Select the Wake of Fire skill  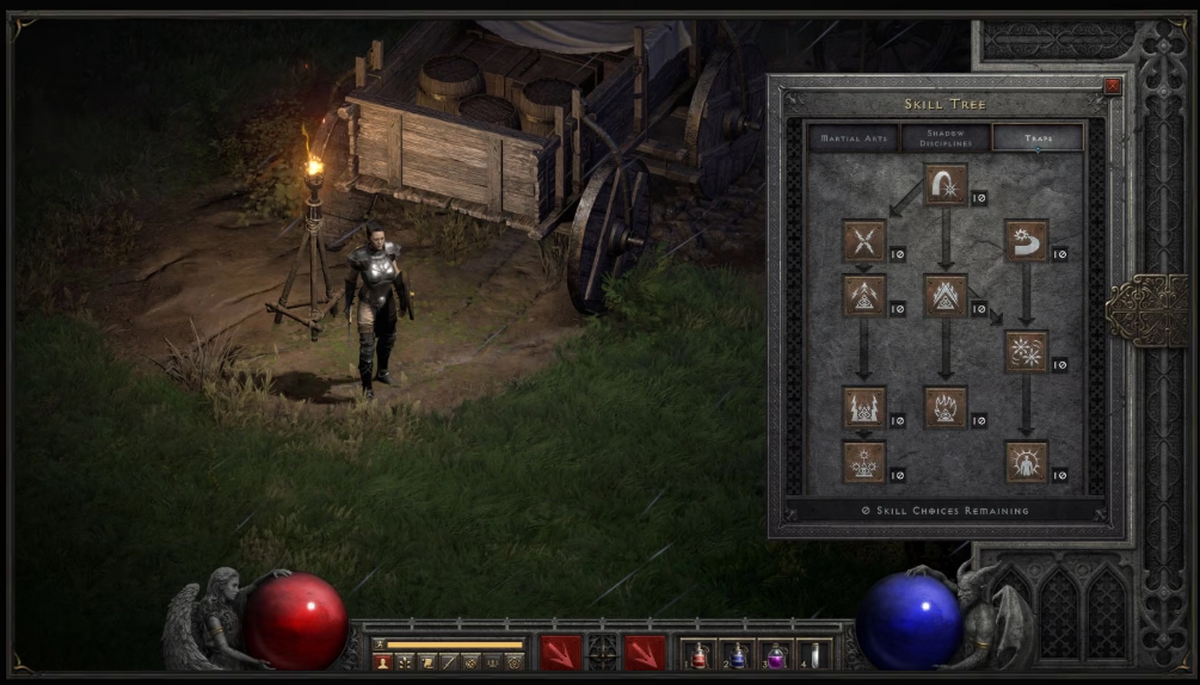(x=945, y=296)
